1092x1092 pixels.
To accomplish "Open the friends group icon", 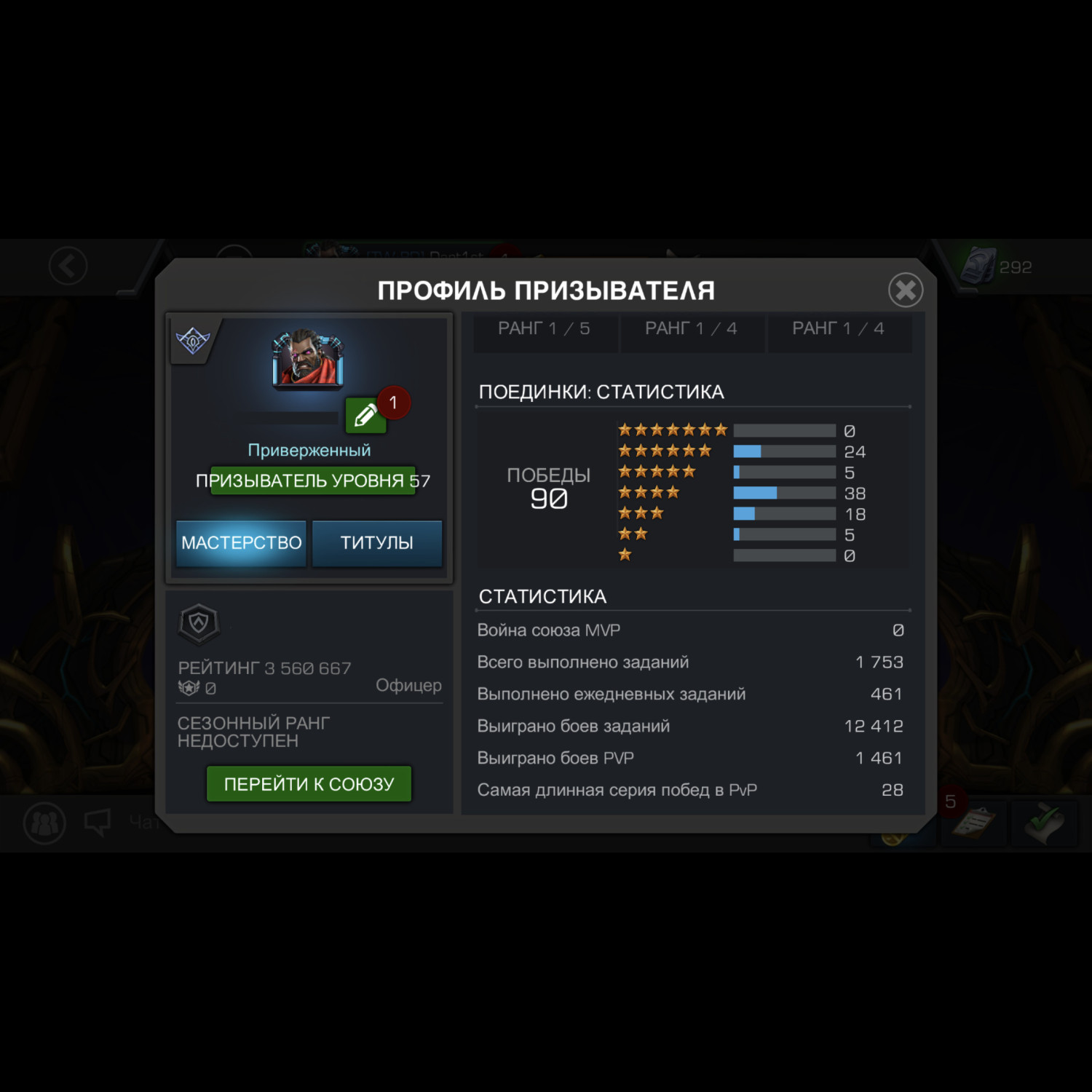I will tap(45, 823).
